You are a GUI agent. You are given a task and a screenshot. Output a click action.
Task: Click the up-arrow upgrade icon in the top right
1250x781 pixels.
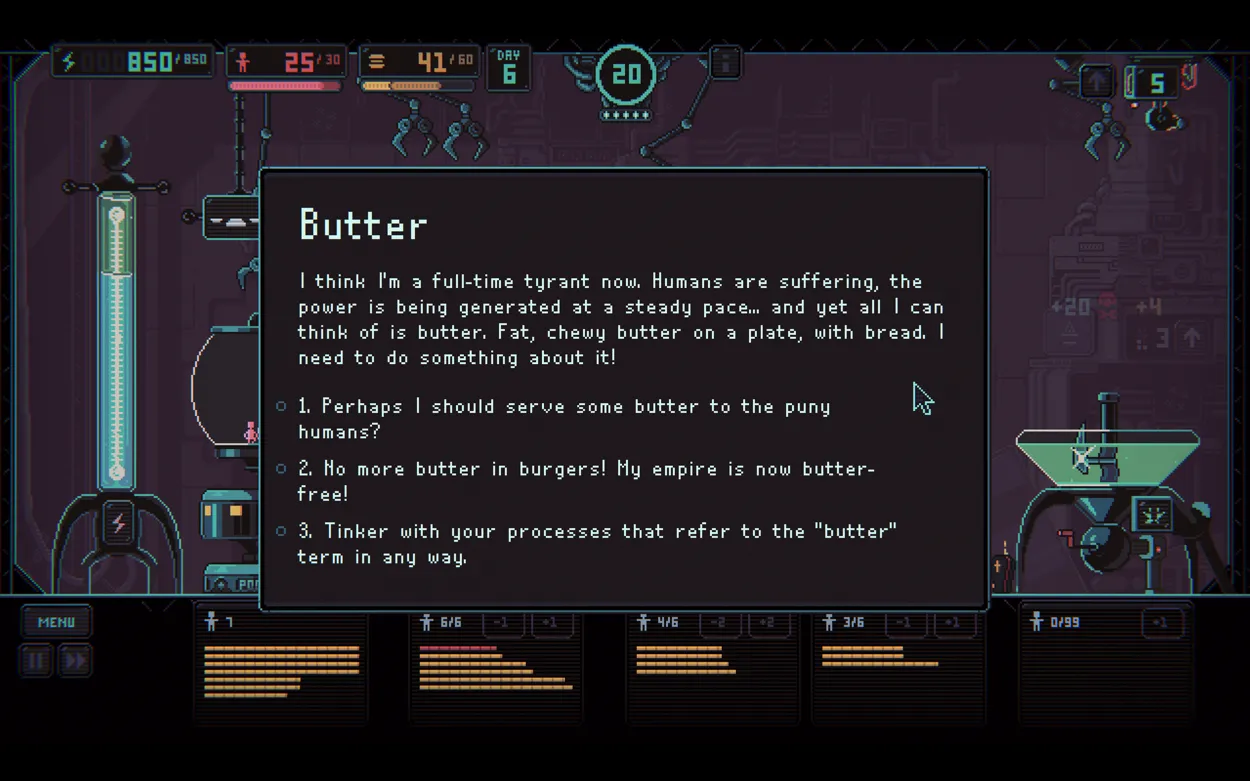tap(1097, 82)
